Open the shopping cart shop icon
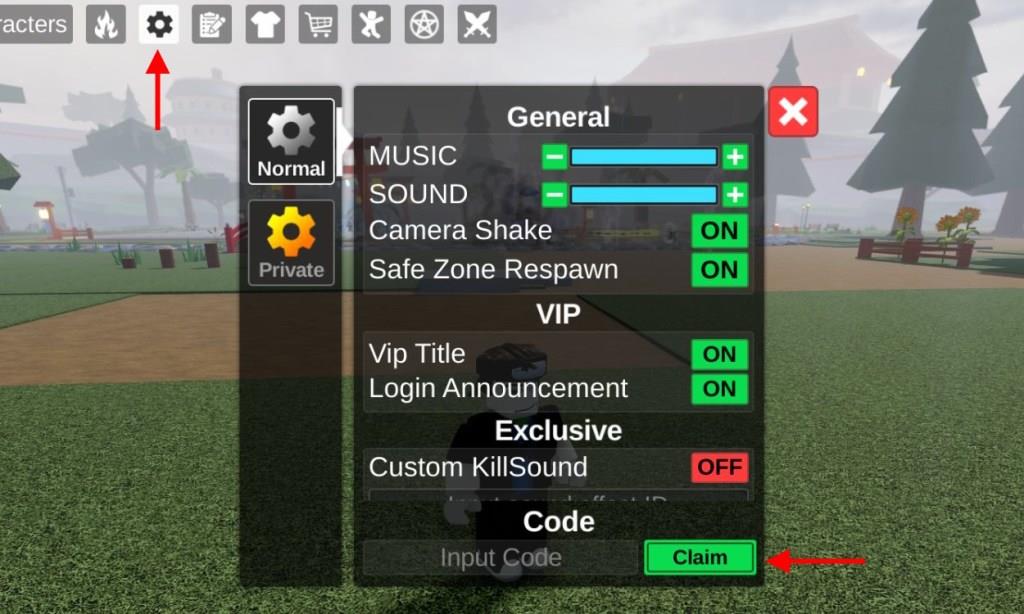Screen dimensions: 1024x614 (318, 24)
